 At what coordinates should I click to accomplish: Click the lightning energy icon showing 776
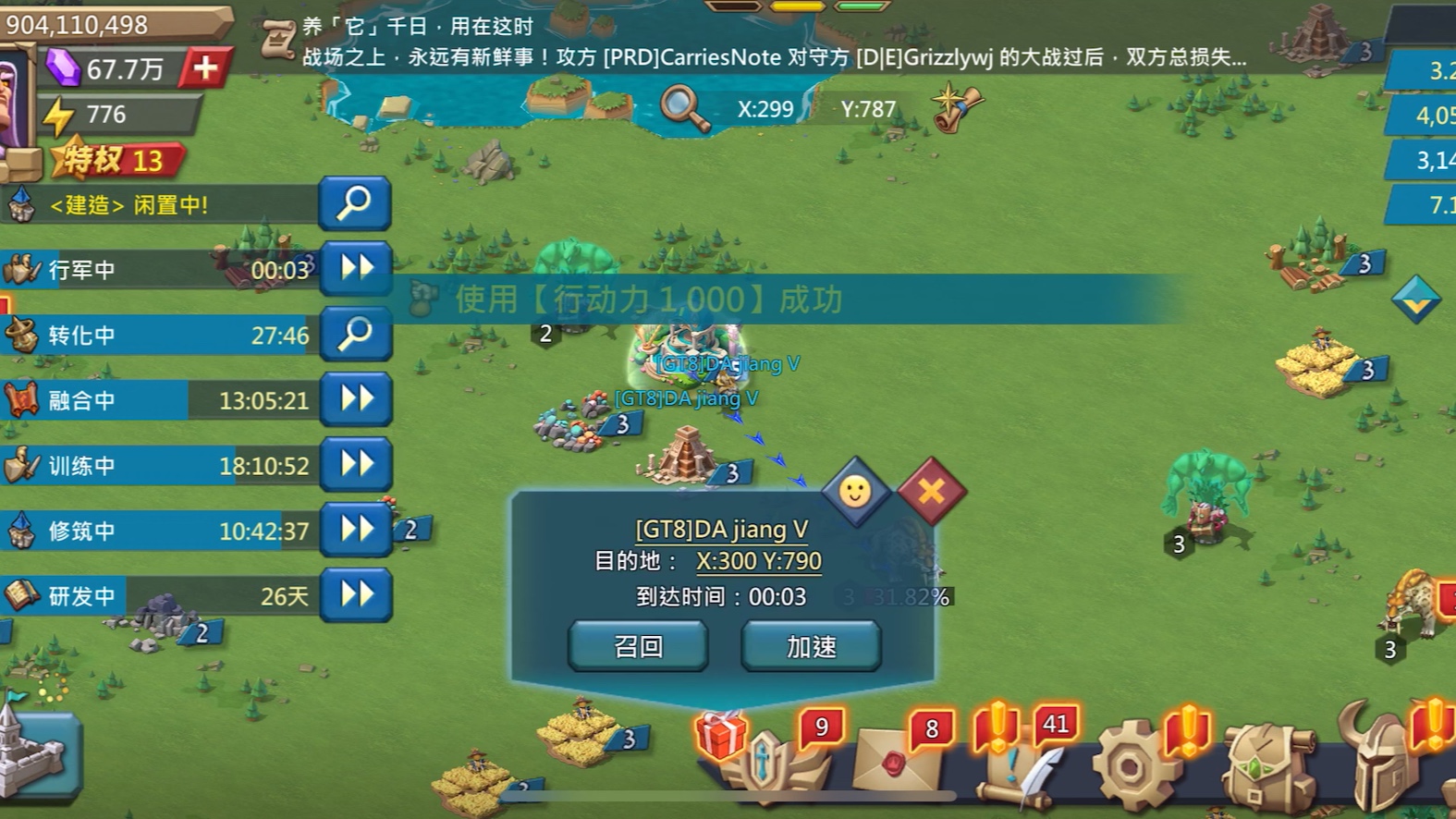coord(58,114)
